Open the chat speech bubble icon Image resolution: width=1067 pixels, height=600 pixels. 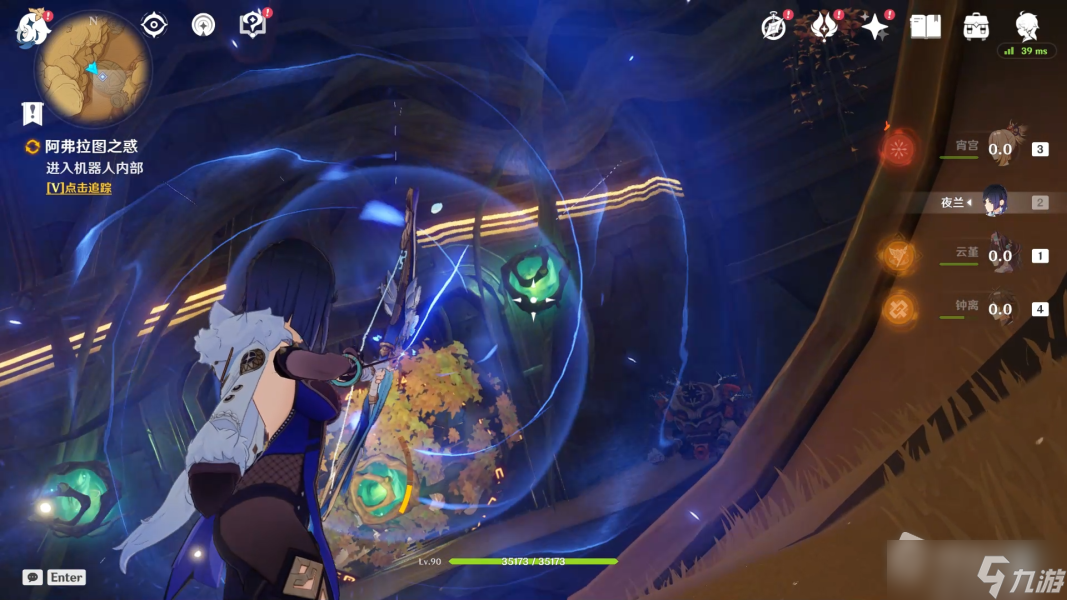pyautogui.click(x=32, y=577)
